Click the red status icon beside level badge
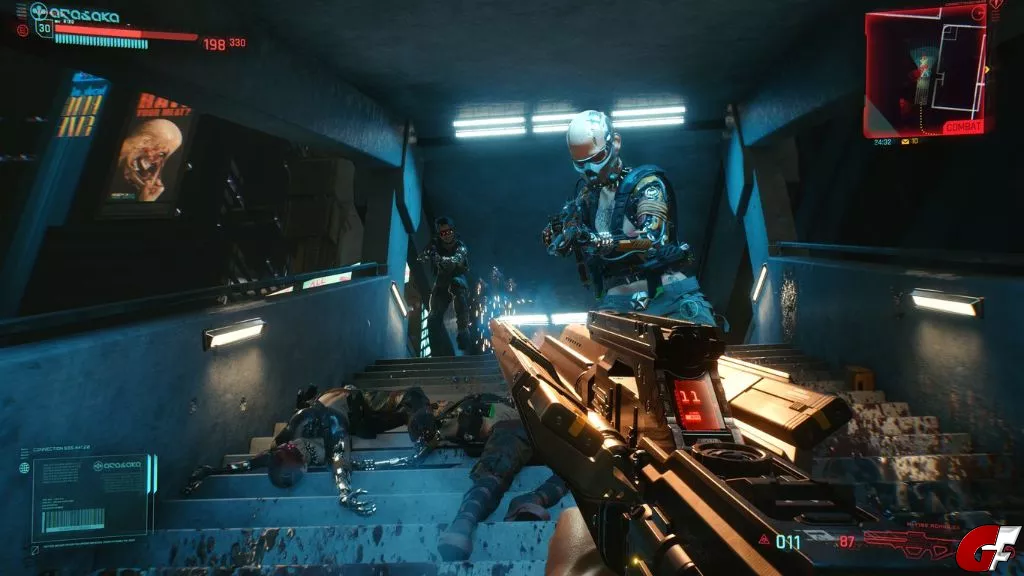 (x=22, y=30)
